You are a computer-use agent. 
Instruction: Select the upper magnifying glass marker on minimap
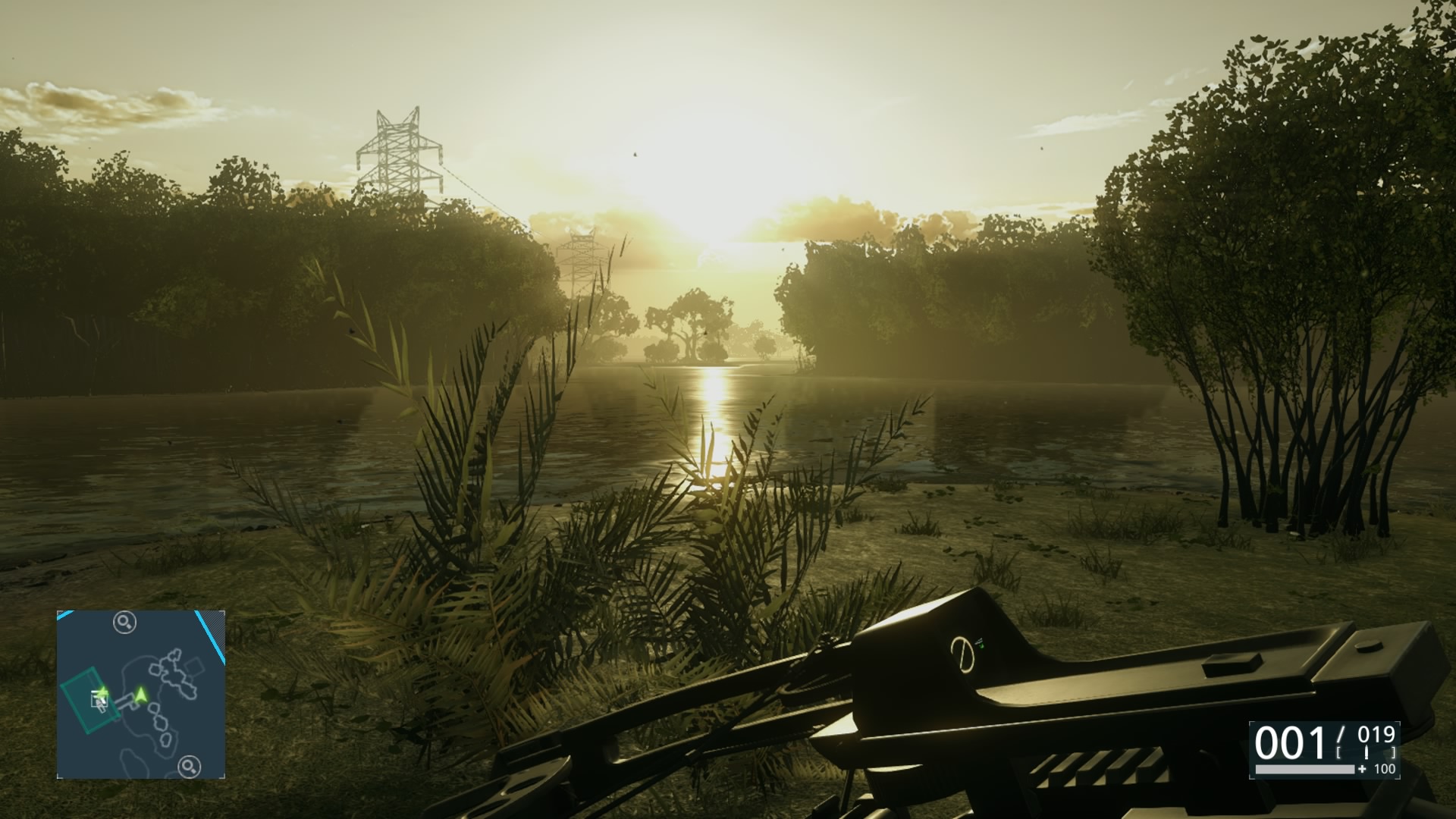[x=124, y=623]
